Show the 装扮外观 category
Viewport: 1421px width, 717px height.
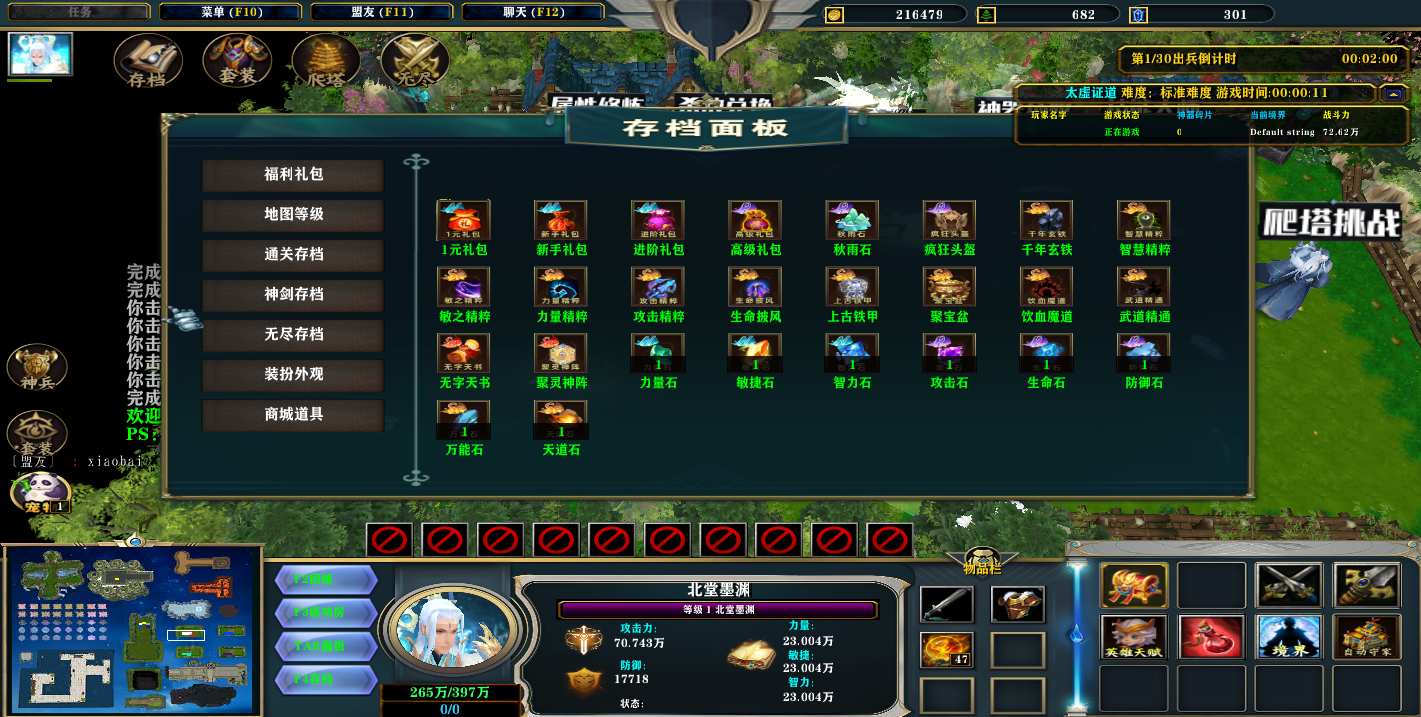(293, 375)
